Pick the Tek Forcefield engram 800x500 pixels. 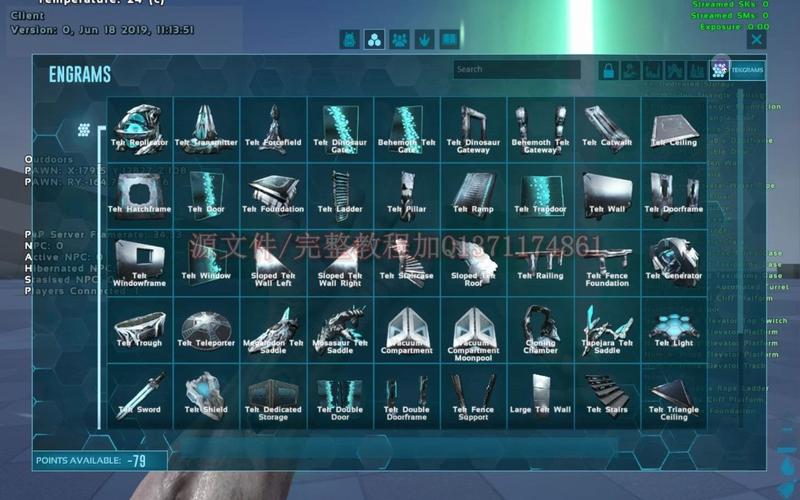(x=274, y=129)
